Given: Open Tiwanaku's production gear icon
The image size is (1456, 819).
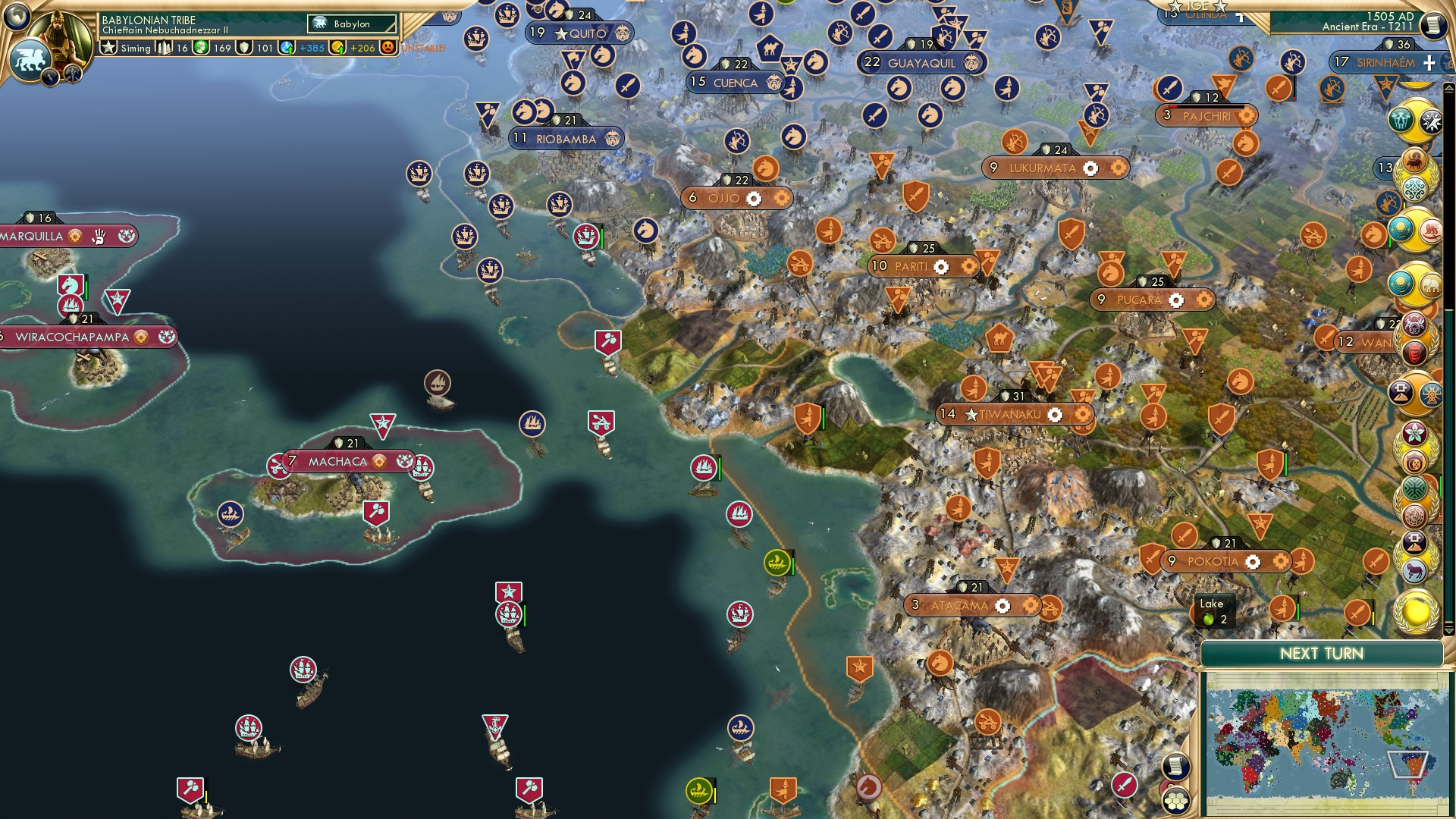Looking at the screenshot, I should coord(1056,415).
